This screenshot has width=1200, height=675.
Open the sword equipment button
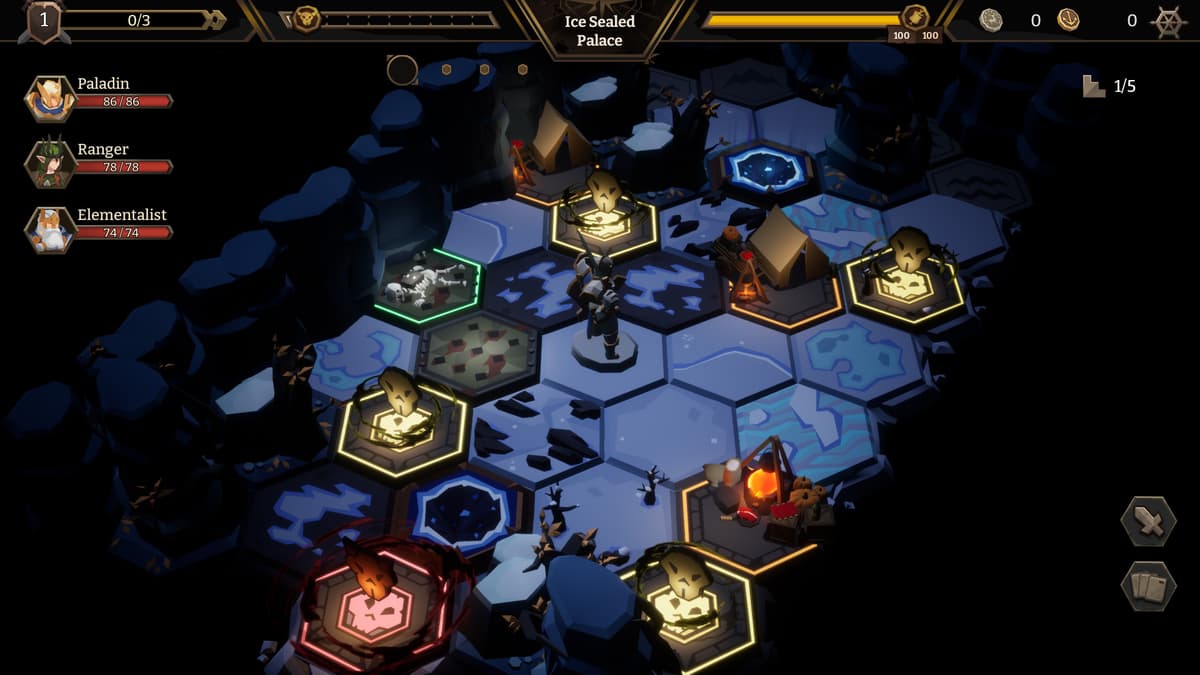click(1148, 521)
